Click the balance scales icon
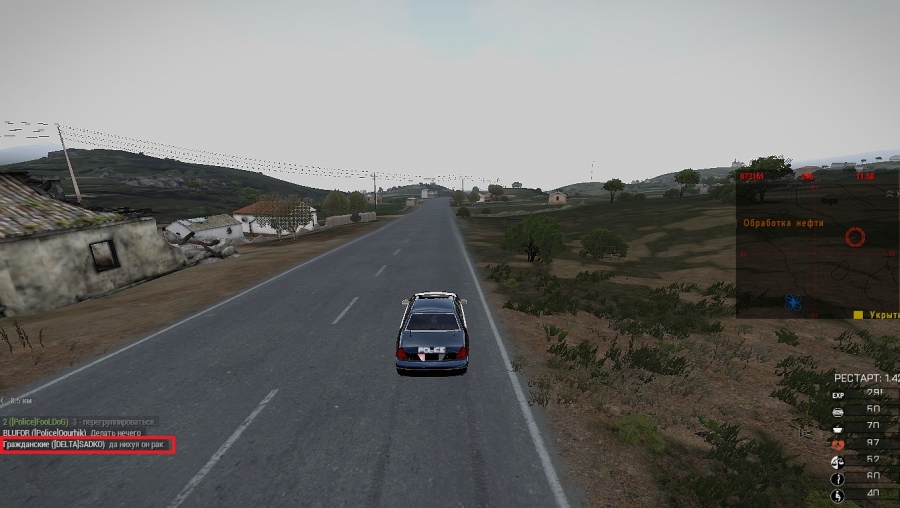This screenshot has width=900, height=508. 838,460
